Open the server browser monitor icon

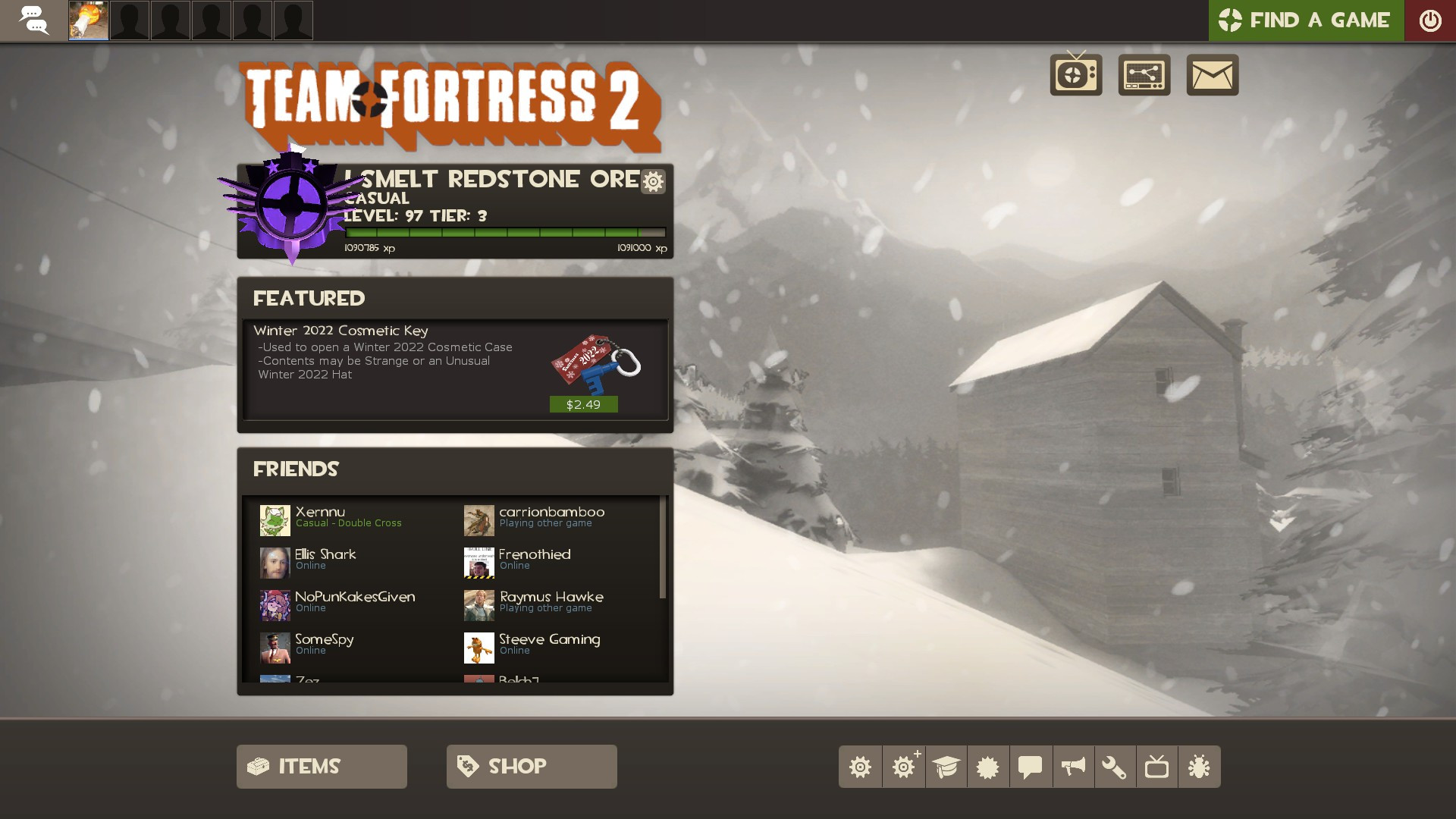click(1144, 74)
